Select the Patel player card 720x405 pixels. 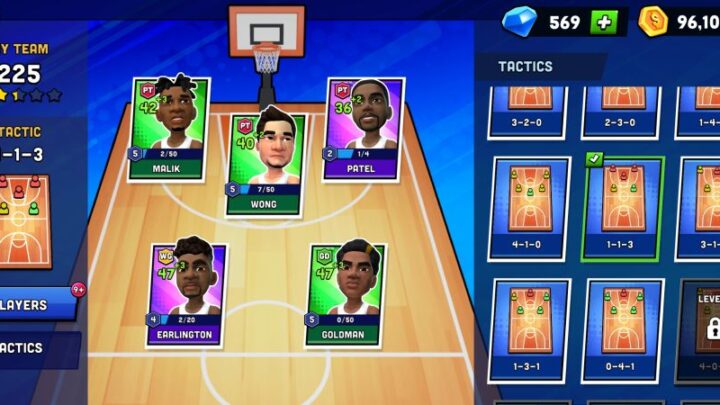pyautogui.click(x=363, y=129)
